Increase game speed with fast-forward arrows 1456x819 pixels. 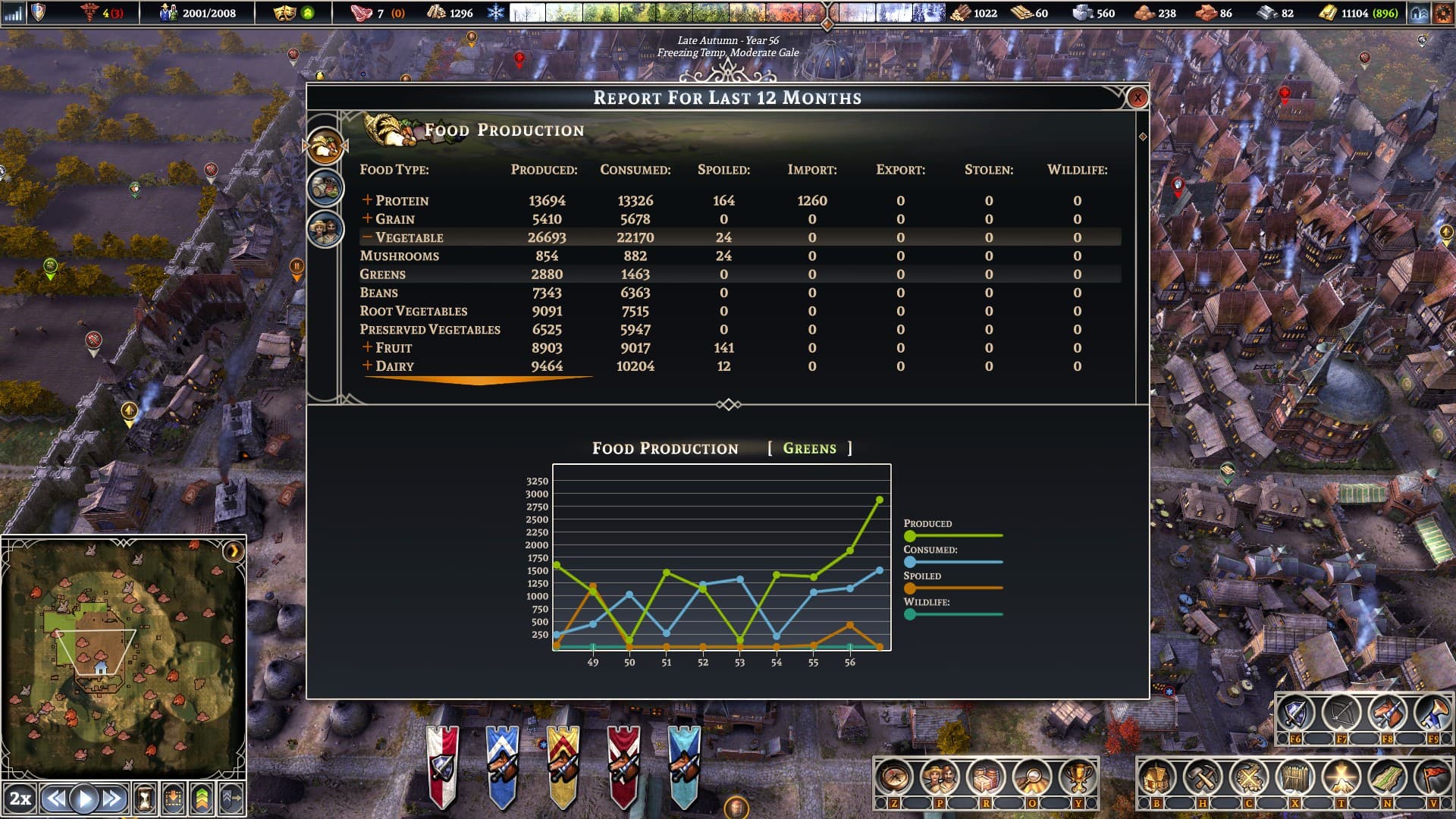(x=112, y=799)
